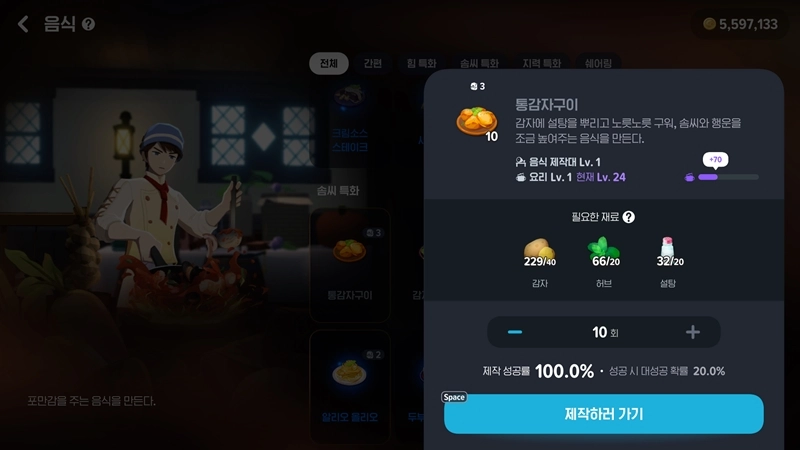Increase craft count with the plus button
Image resolution: width=800 pixels, height=450 pixels.
(692, 332)
